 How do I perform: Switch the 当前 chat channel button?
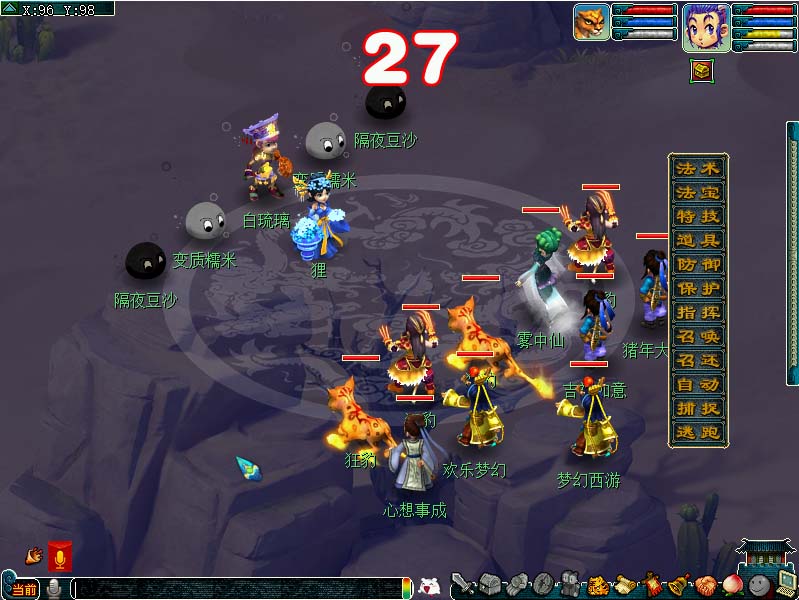pyautogui.click(x=23, y=589)
